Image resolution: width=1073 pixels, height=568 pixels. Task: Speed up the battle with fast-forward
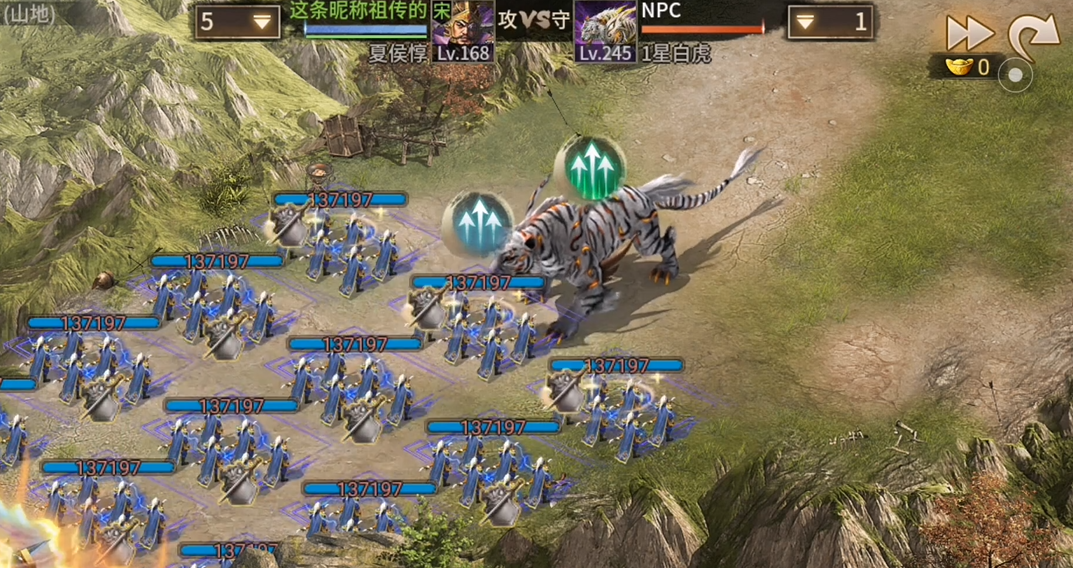[969, 33]
